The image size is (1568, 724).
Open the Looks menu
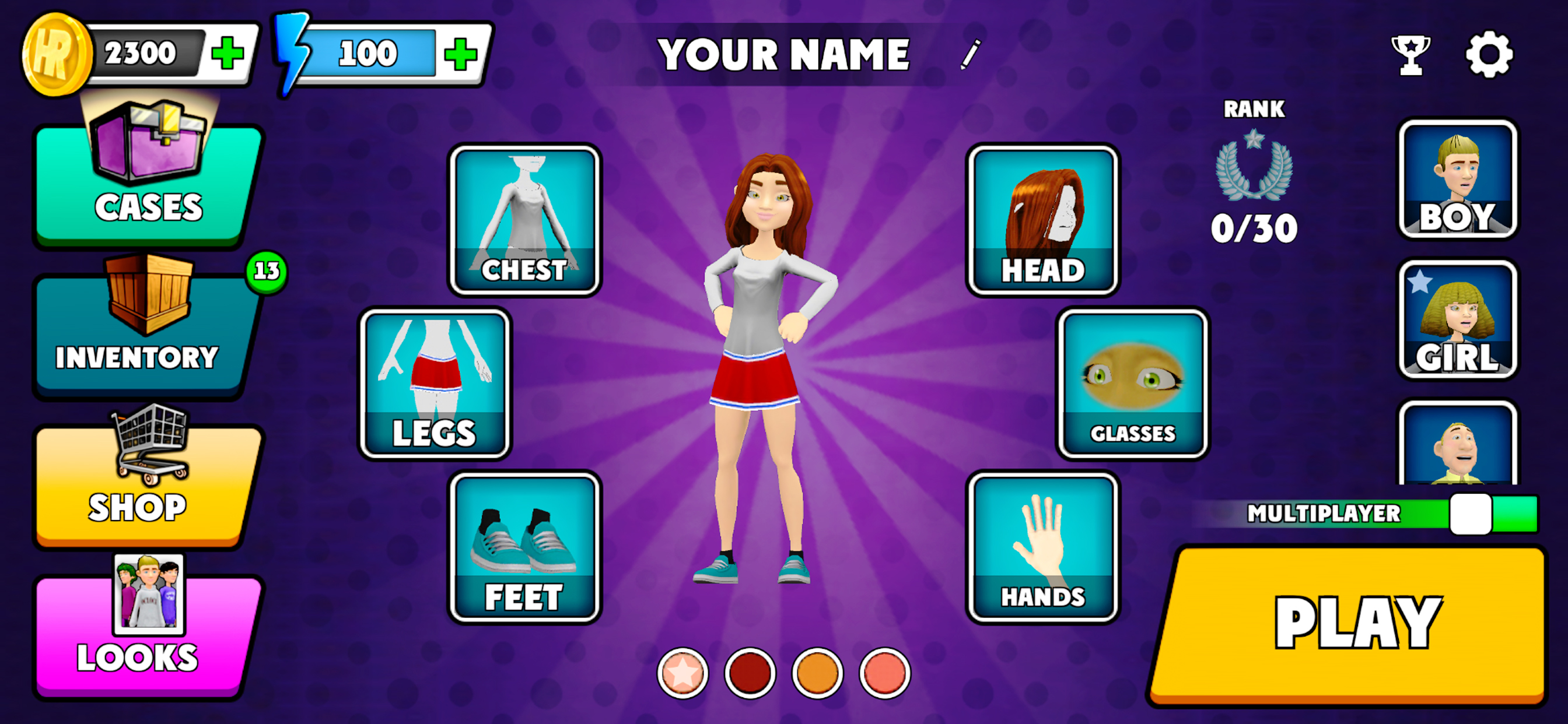tap(145, 632)
